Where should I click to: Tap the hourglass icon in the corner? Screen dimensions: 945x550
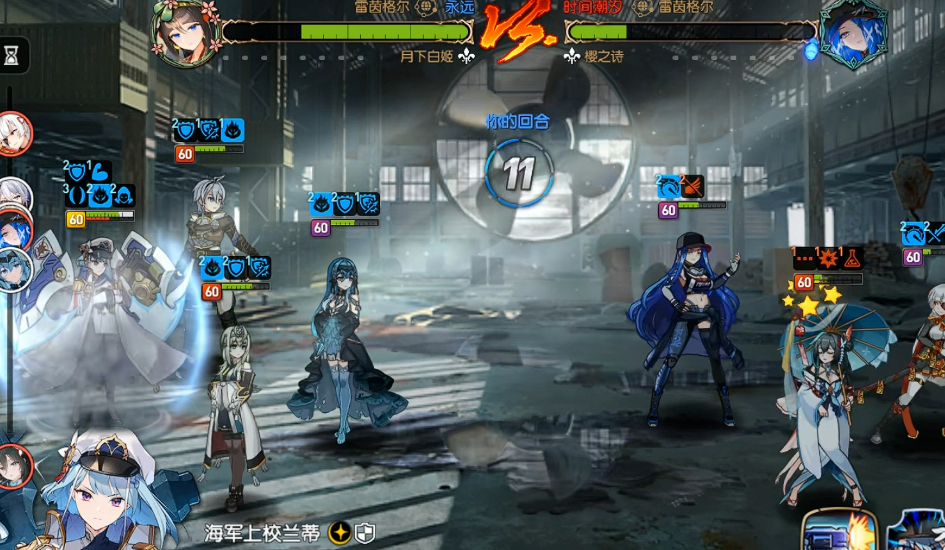click(12, 57)
